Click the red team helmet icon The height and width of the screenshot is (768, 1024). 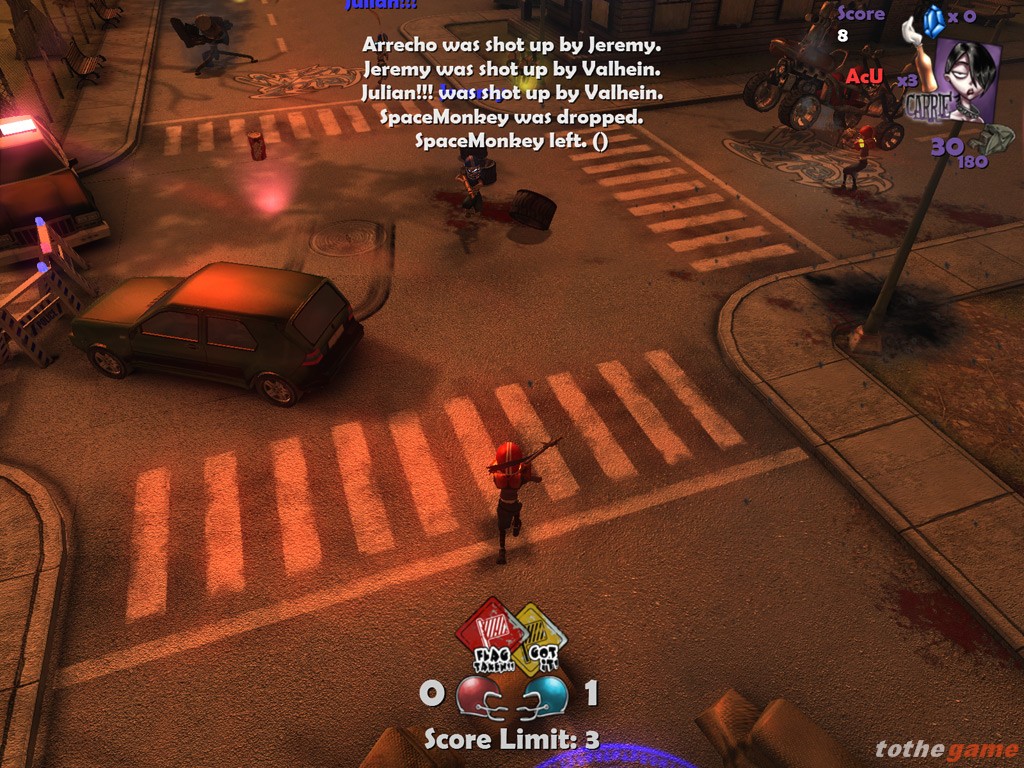(476, 695)
